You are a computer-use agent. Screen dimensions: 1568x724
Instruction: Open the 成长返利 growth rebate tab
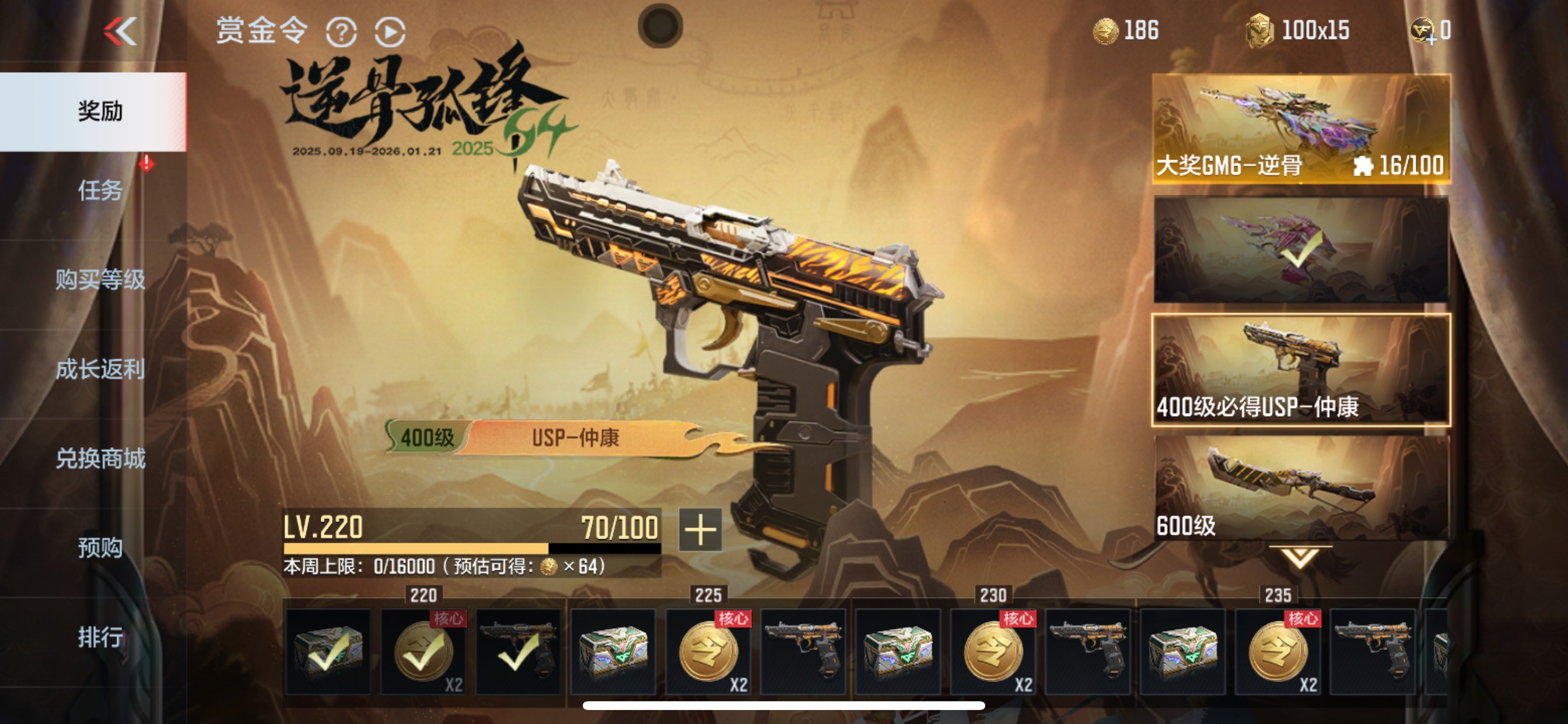[x=100, y=370]
